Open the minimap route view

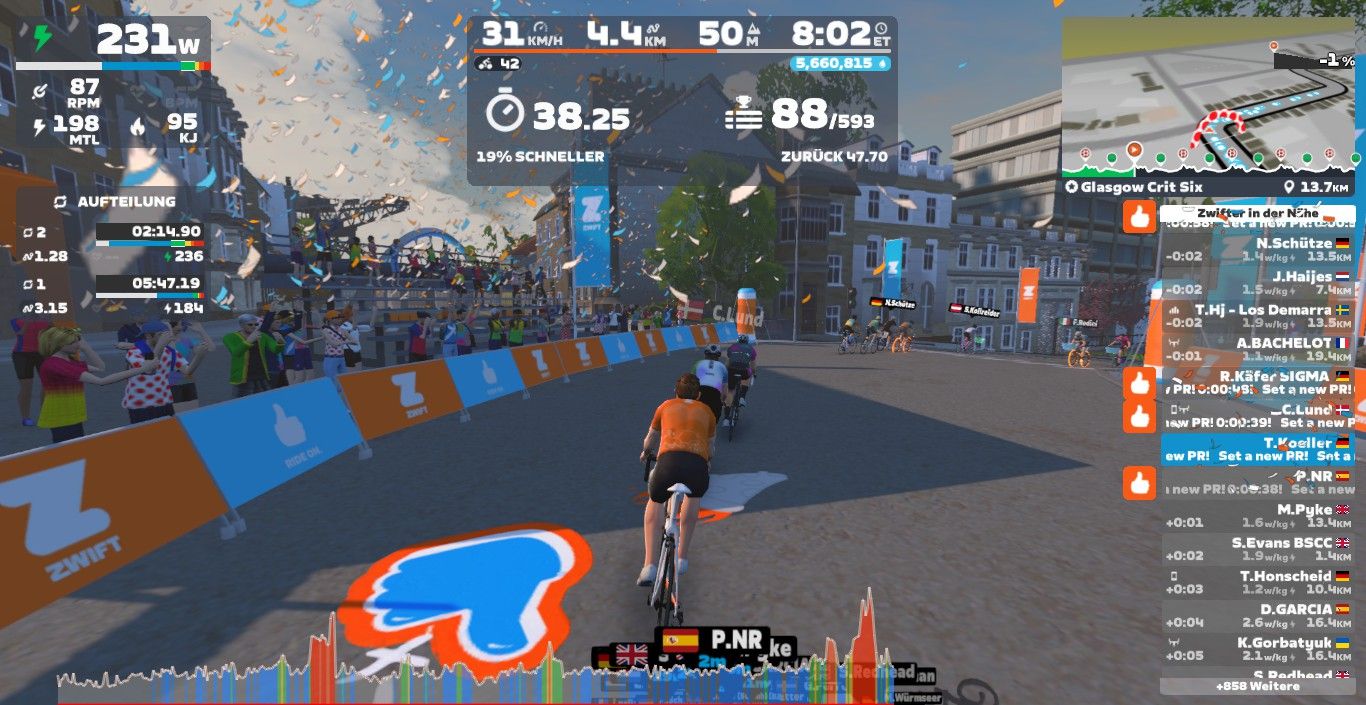1211,95
